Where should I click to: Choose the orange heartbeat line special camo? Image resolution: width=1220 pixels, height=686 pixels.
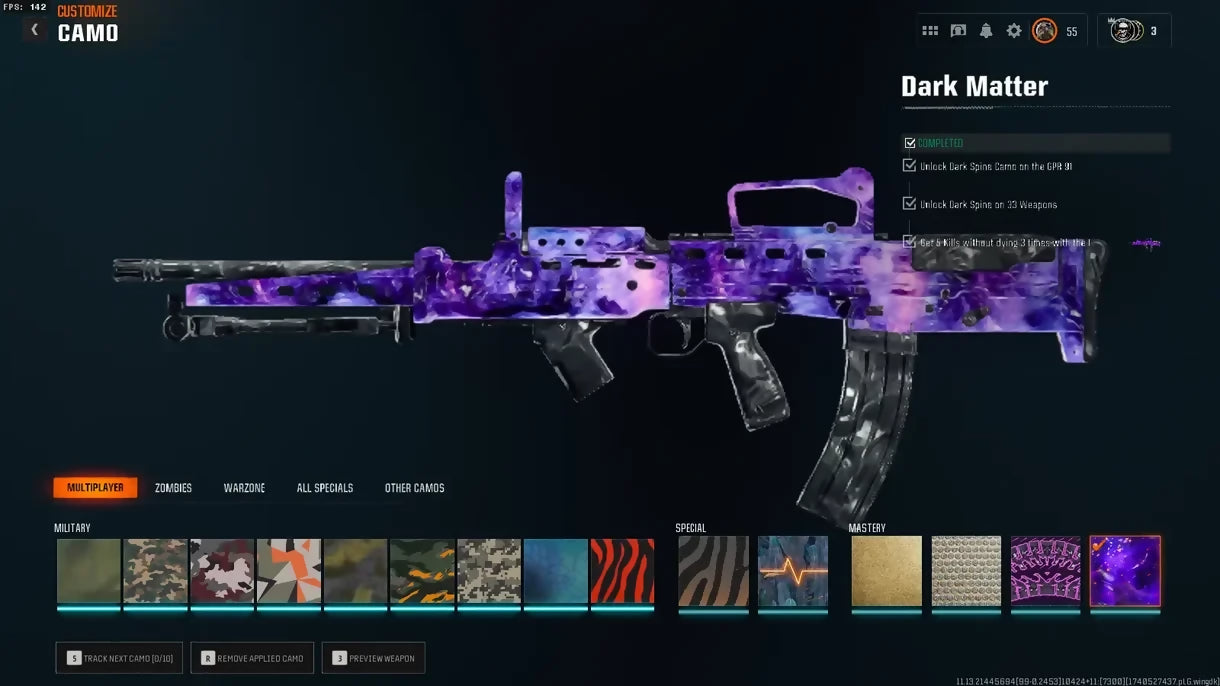[793, 571]
